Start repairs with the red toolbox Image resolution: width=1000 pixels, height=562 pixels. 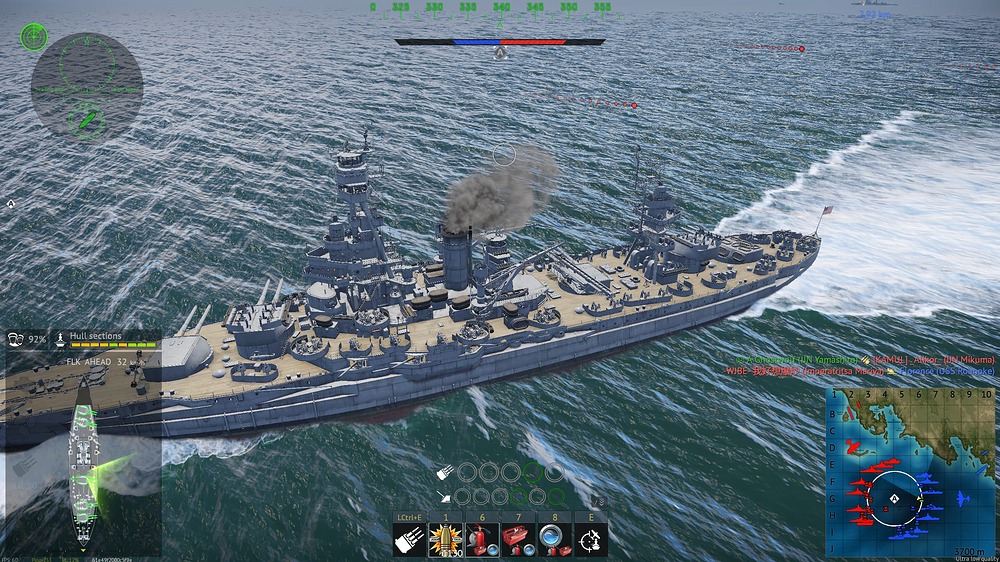(517, 540)
